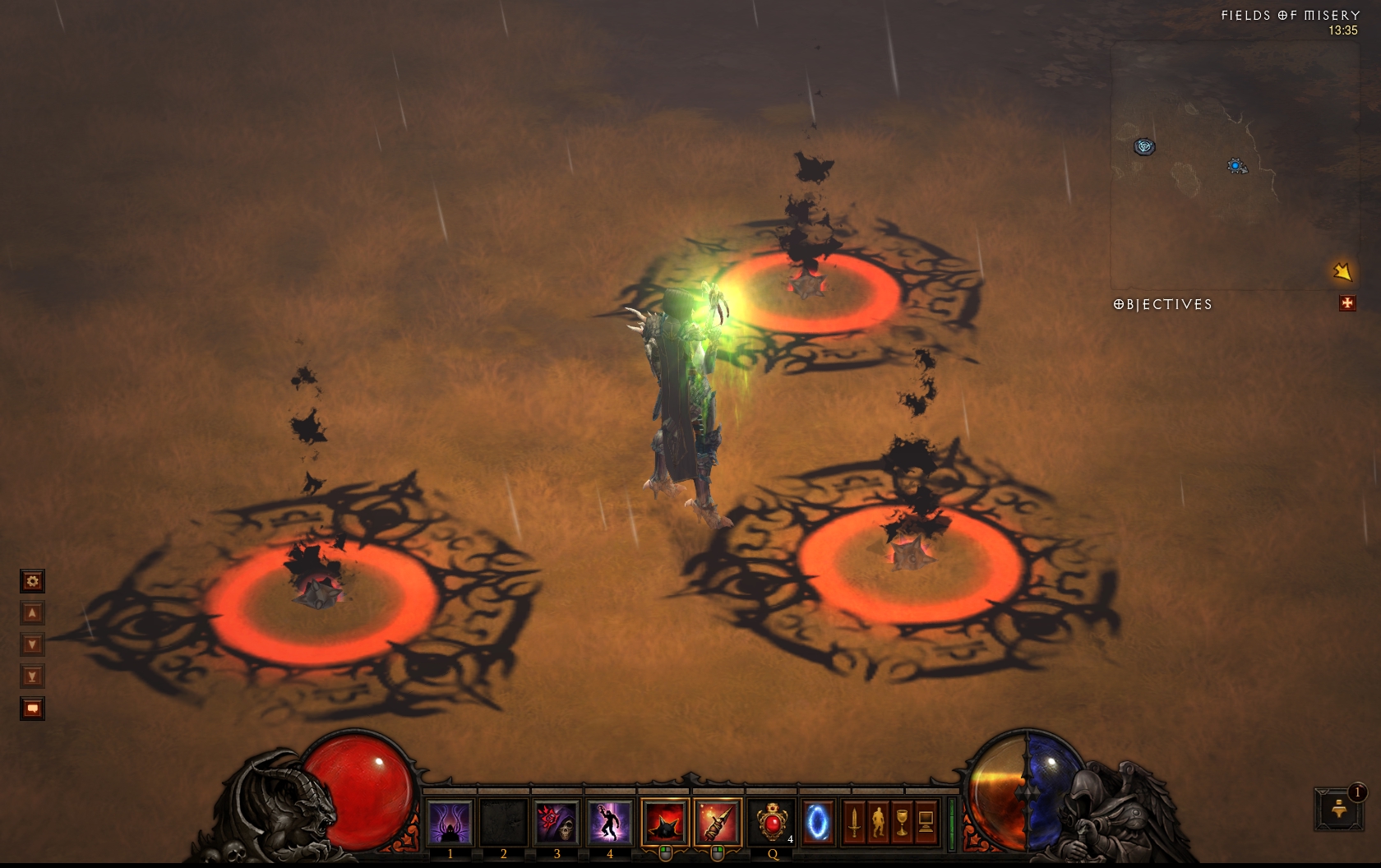The width and height of the screenshot is (1381, 868).
Task: Select the right-mouse flaming spear skill
Action: (x=718, y=821)
